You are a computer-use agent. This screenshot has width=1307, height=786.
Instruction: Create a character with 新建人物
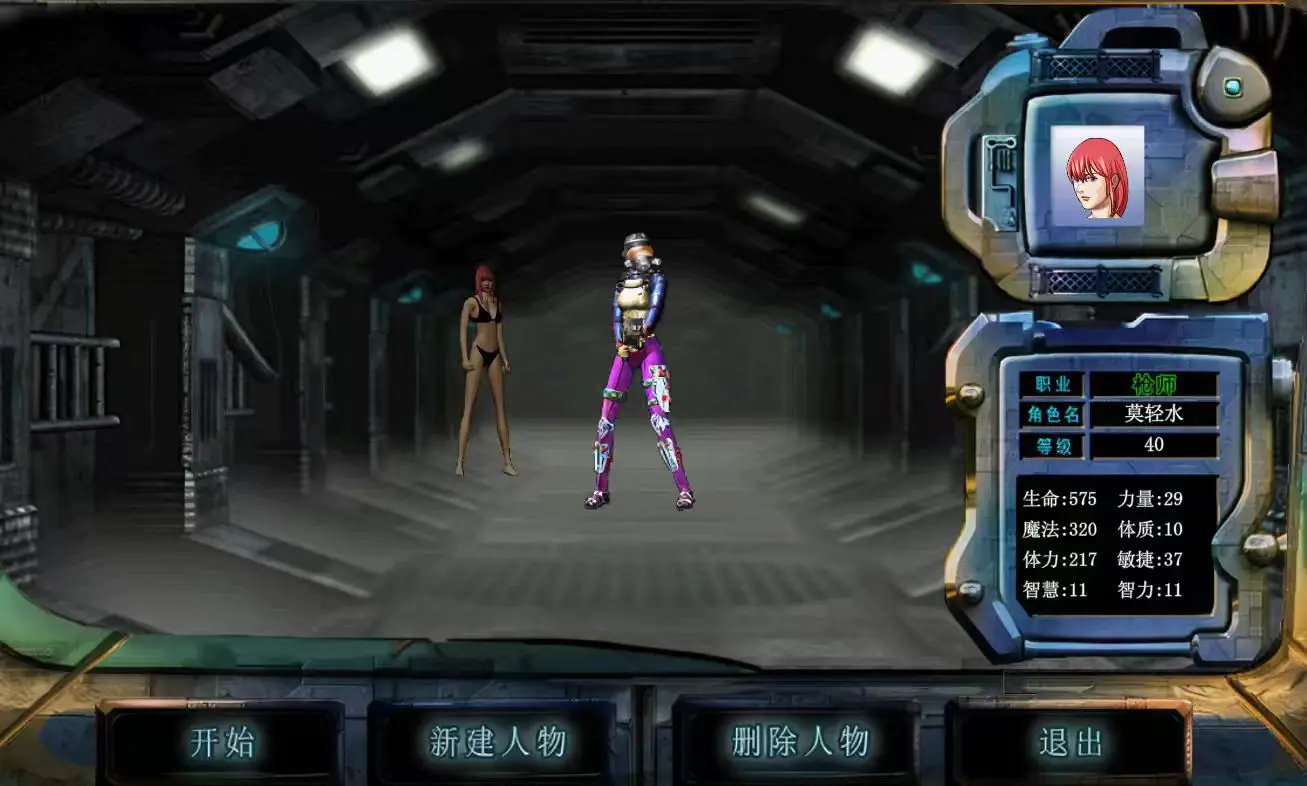(x=497, y=743)
